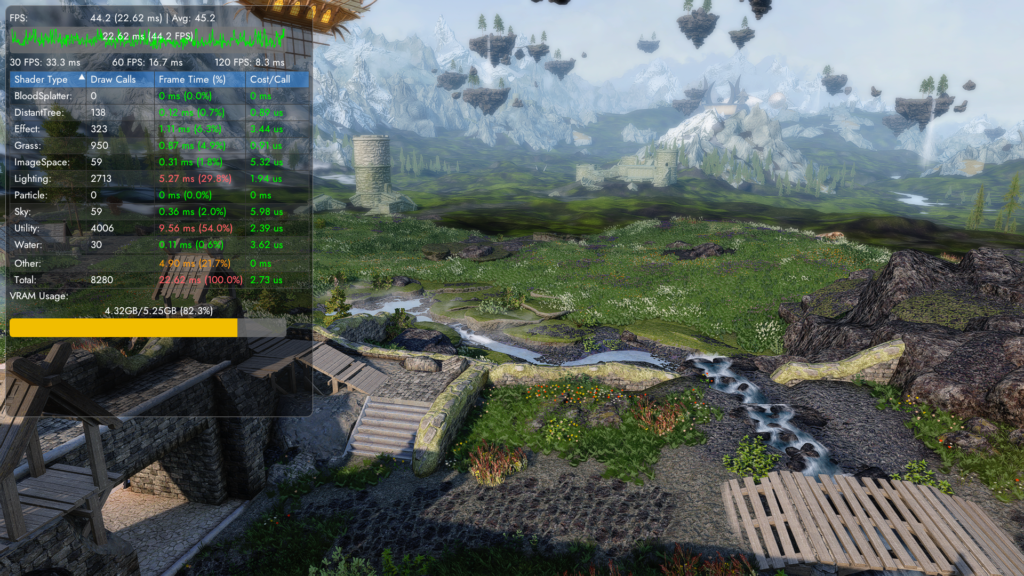The image size is (1024, 576).
Task: Sort rows by Cost/Call header
Action: [269, 79]
